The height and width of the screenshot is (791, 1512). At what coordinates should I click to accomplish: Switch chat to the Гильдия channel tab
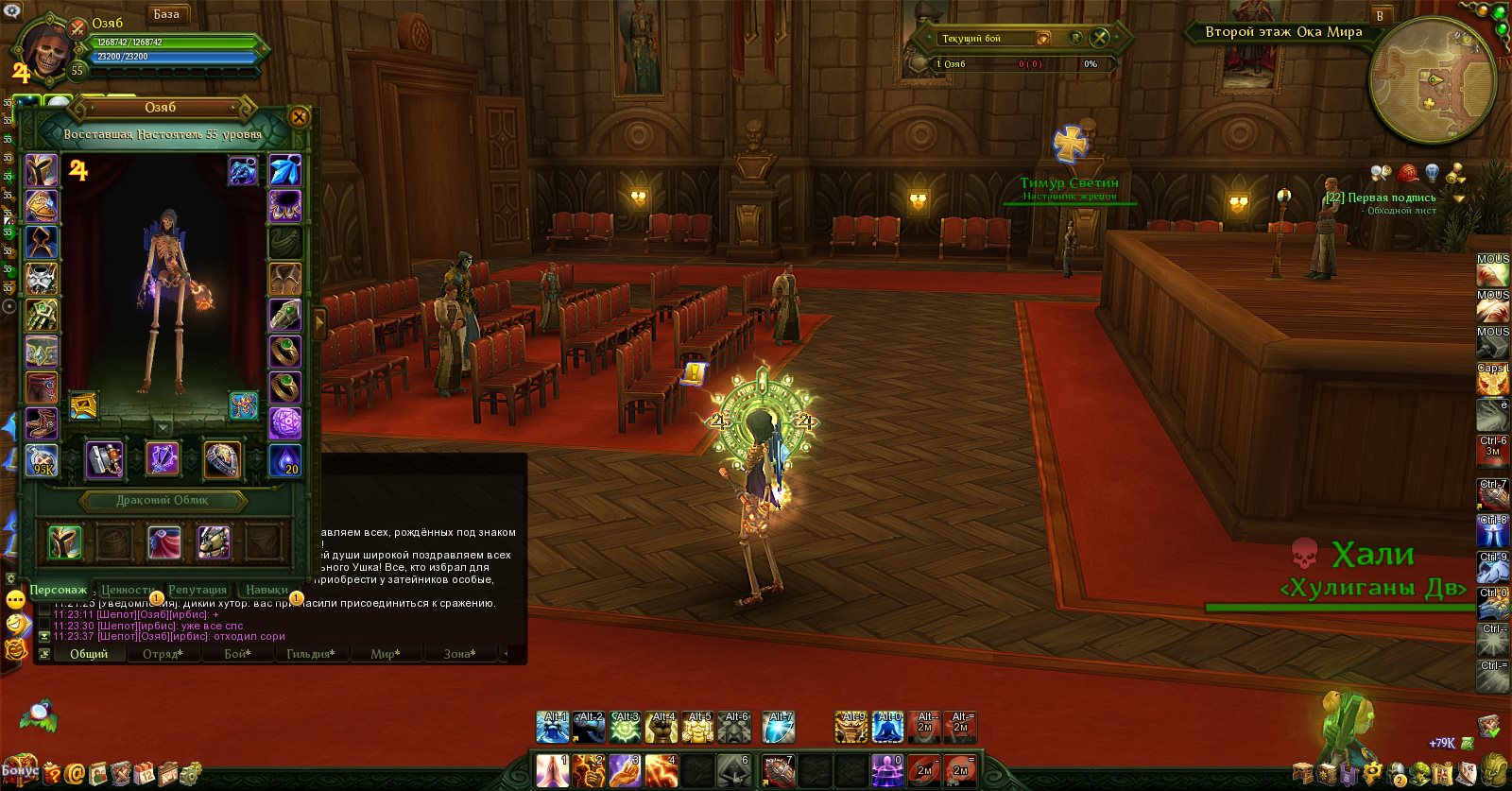tap(310, 654)
